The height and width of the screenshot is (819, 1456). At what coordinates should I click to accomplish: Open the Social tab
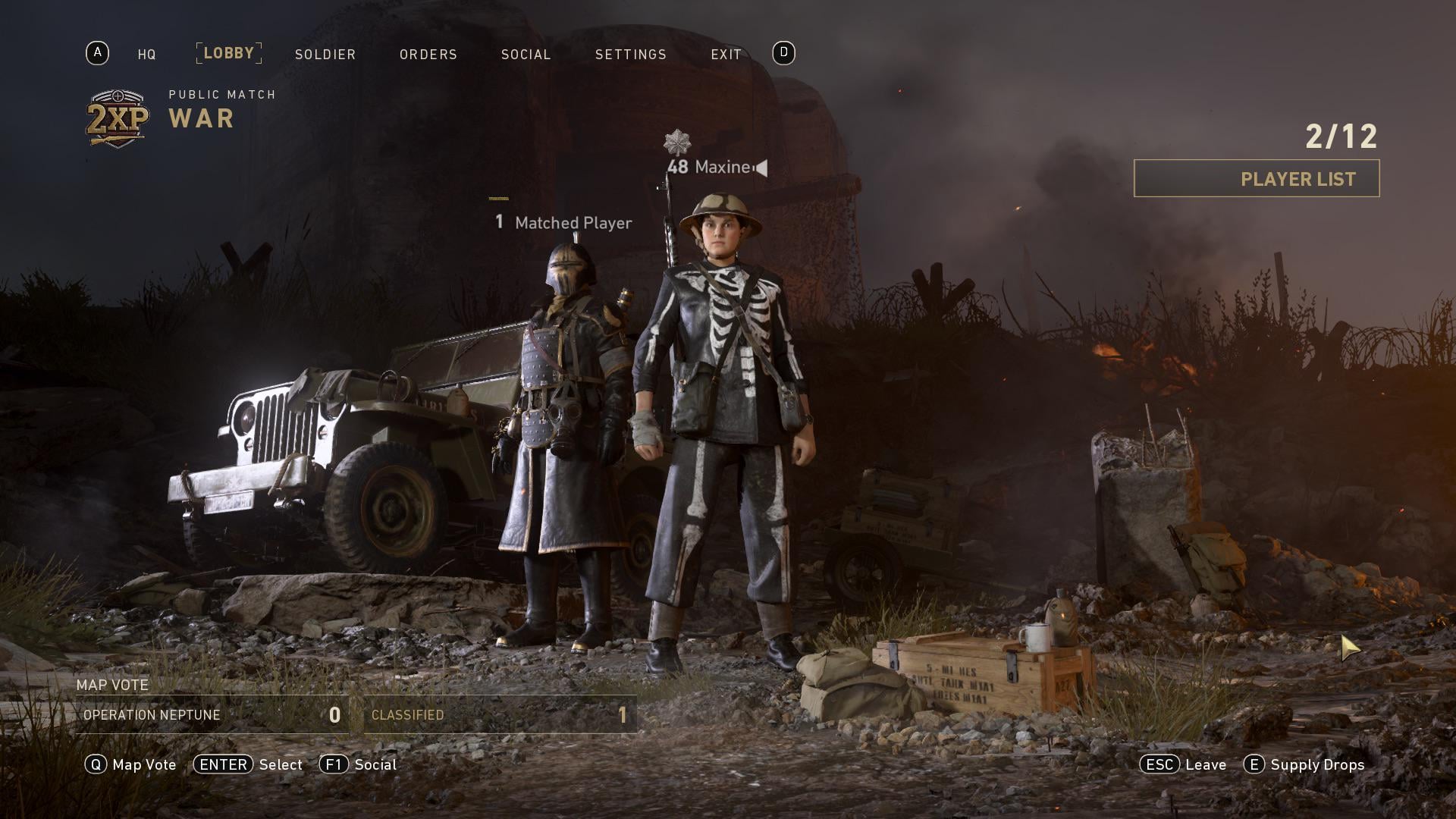(526, 55)
